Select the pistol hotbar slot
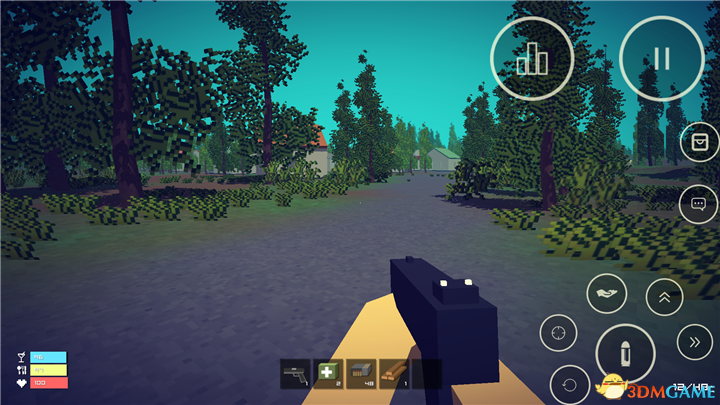This screenshot has height=405, width=720. point(296,374)
